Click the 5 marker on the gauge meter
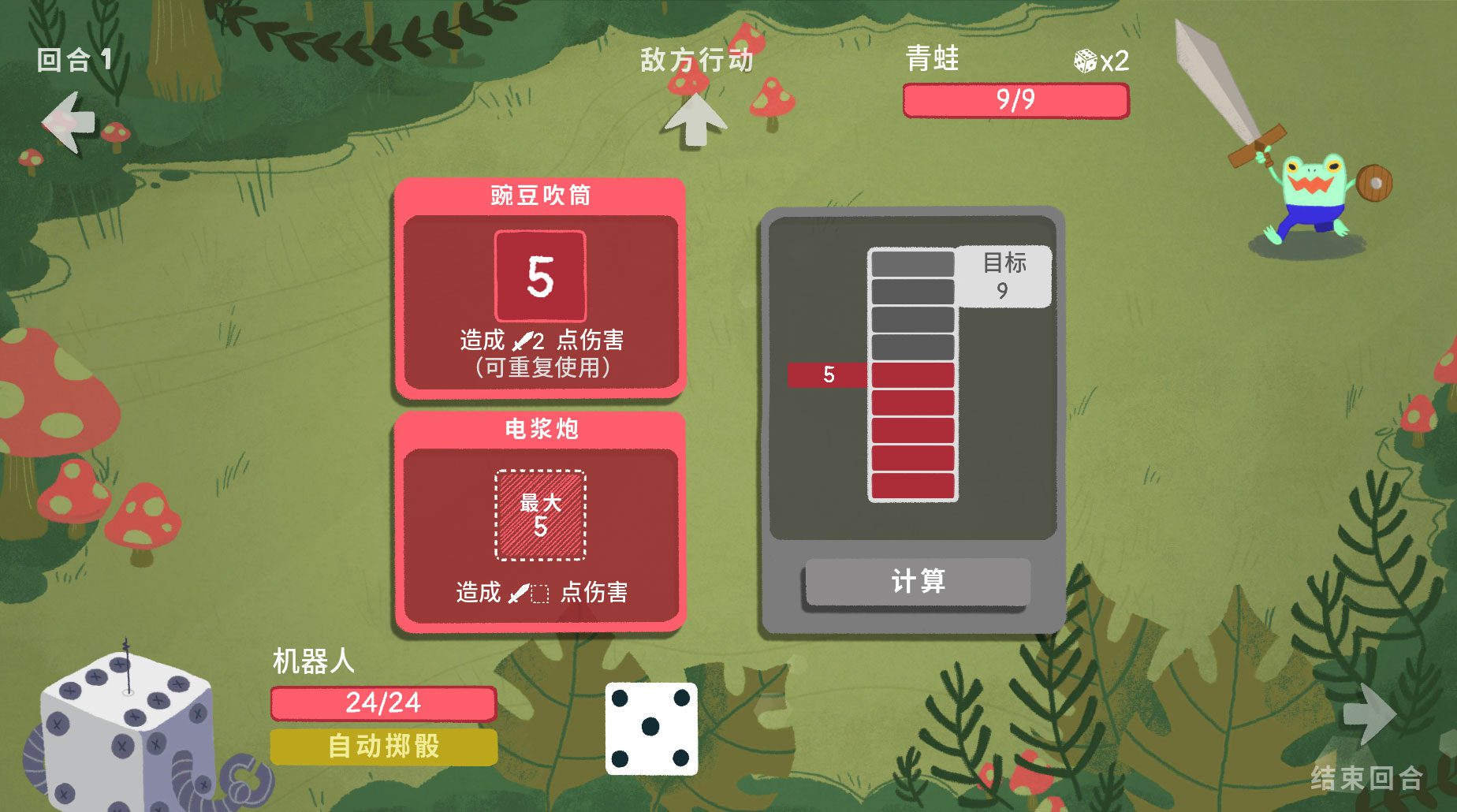The height and width of the screenshot is (812, 1457). 828,377
